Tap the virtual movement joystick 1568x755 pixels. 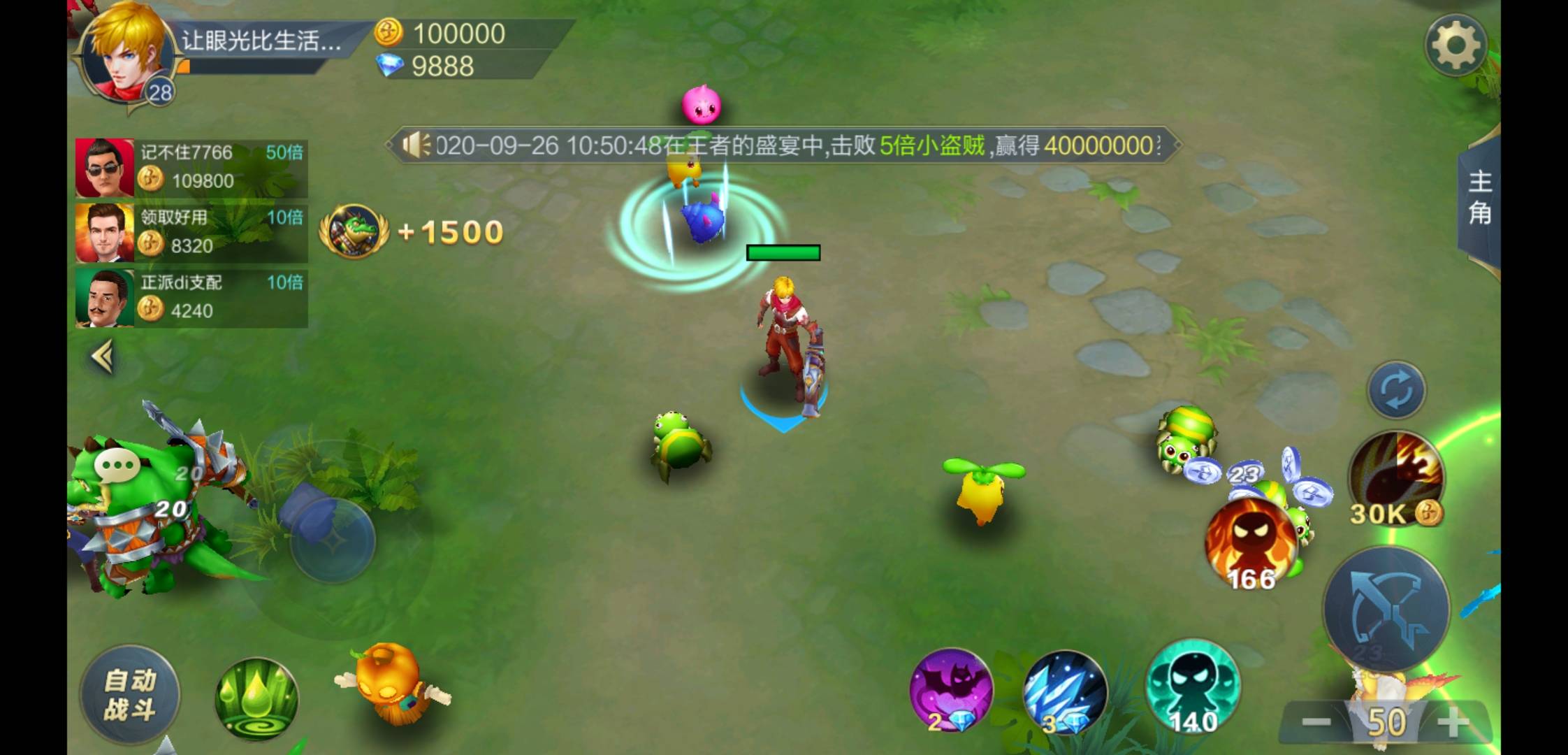click(333, 540)
